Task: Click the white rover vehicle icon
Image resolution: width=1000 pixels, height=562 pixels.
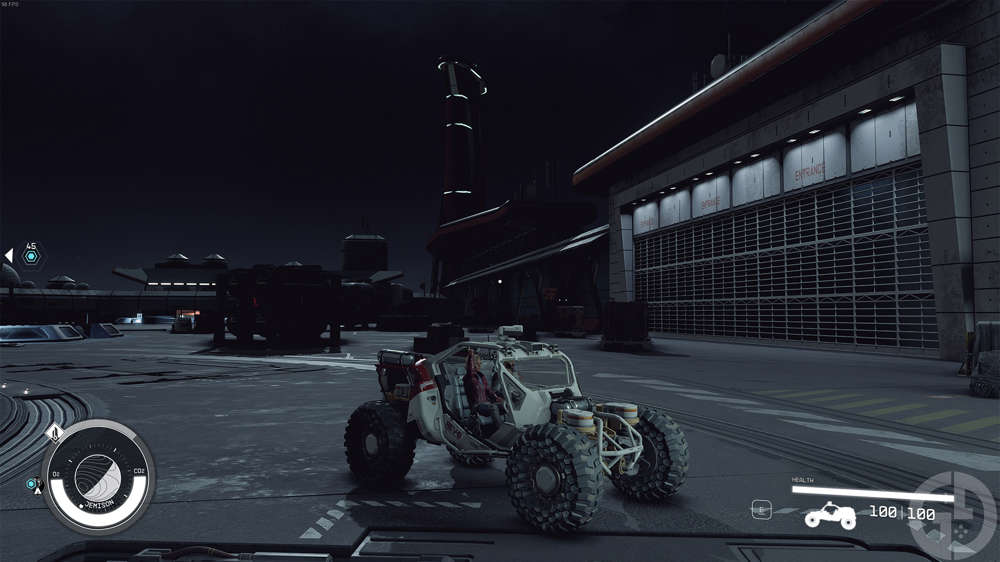Action: click(830, 515)
